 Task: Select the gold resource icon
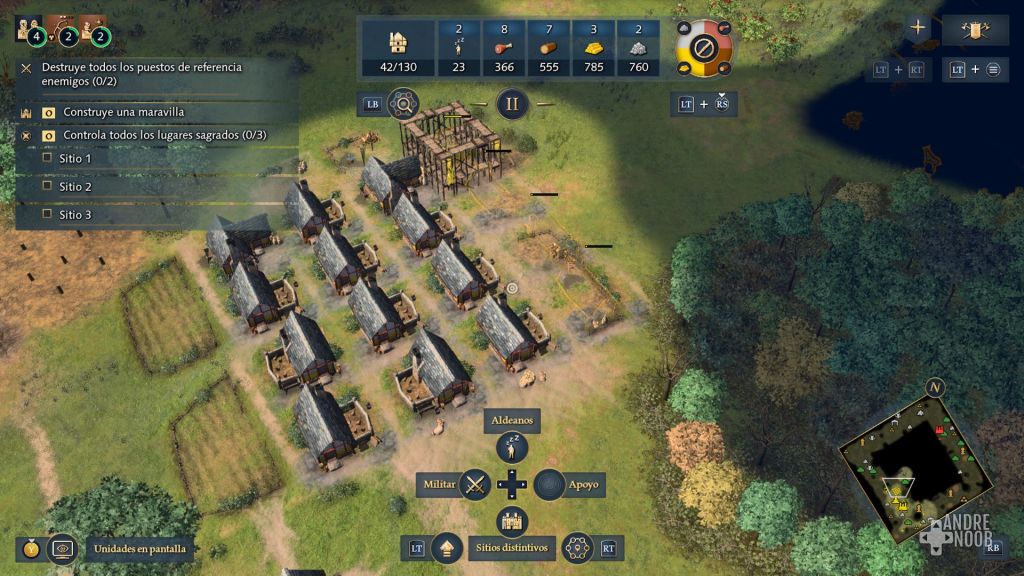(592, 47)
